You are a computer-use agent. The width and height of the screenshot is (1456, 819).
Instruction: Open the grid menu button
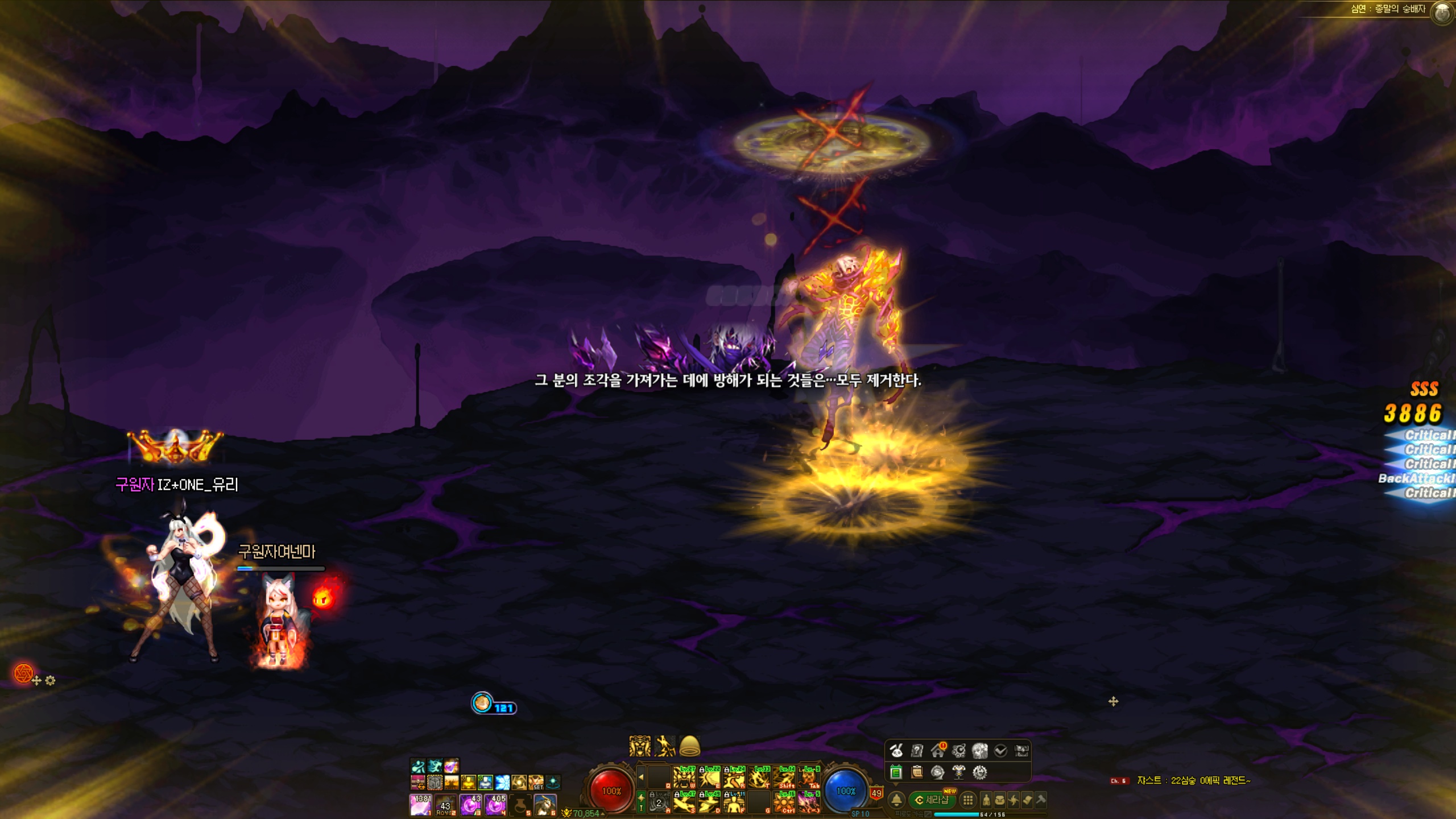pyautogui.click(x=967, y=800)
